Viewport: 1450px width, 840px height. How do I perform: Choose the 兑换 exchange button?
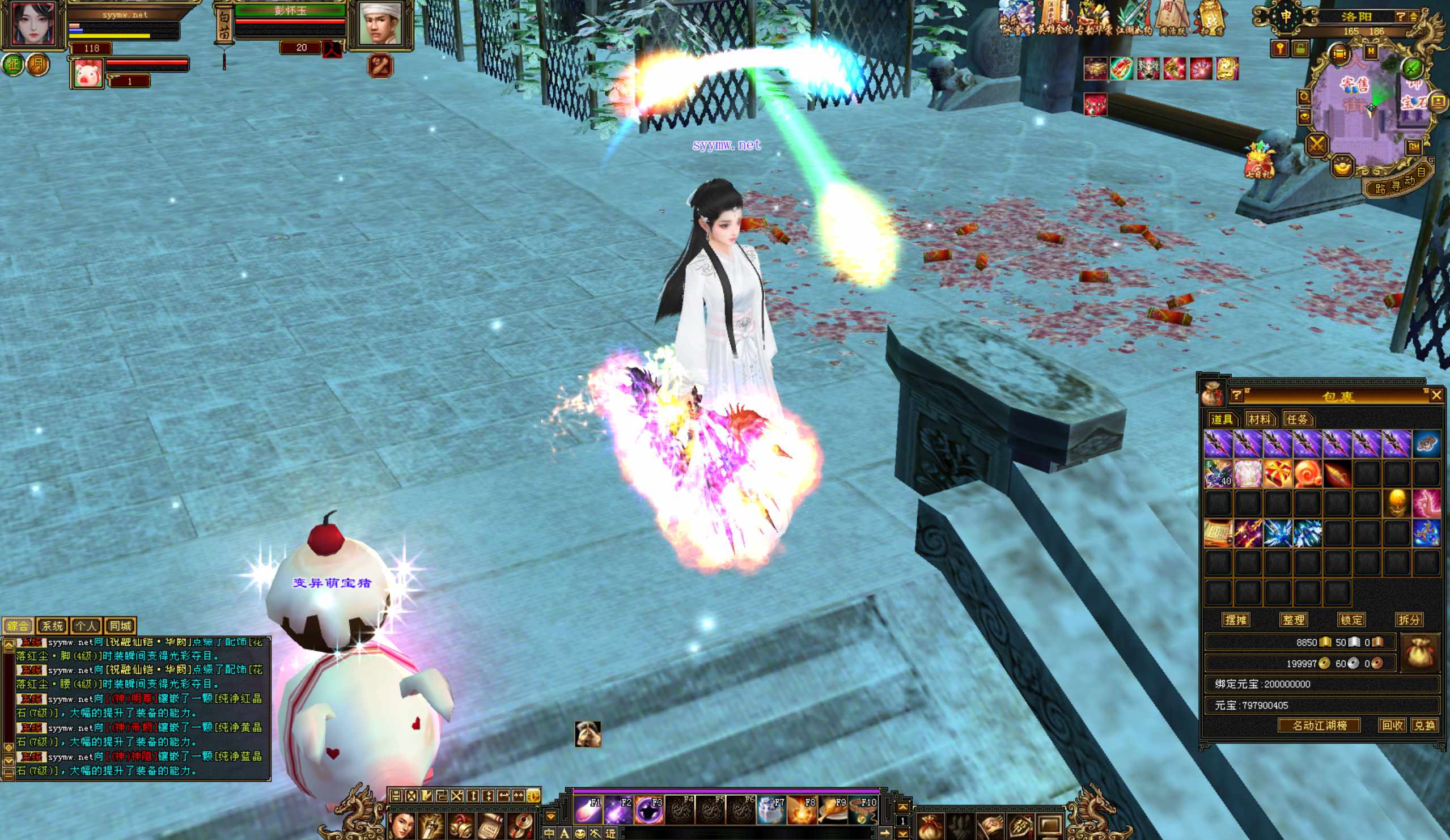(1424, 726)
